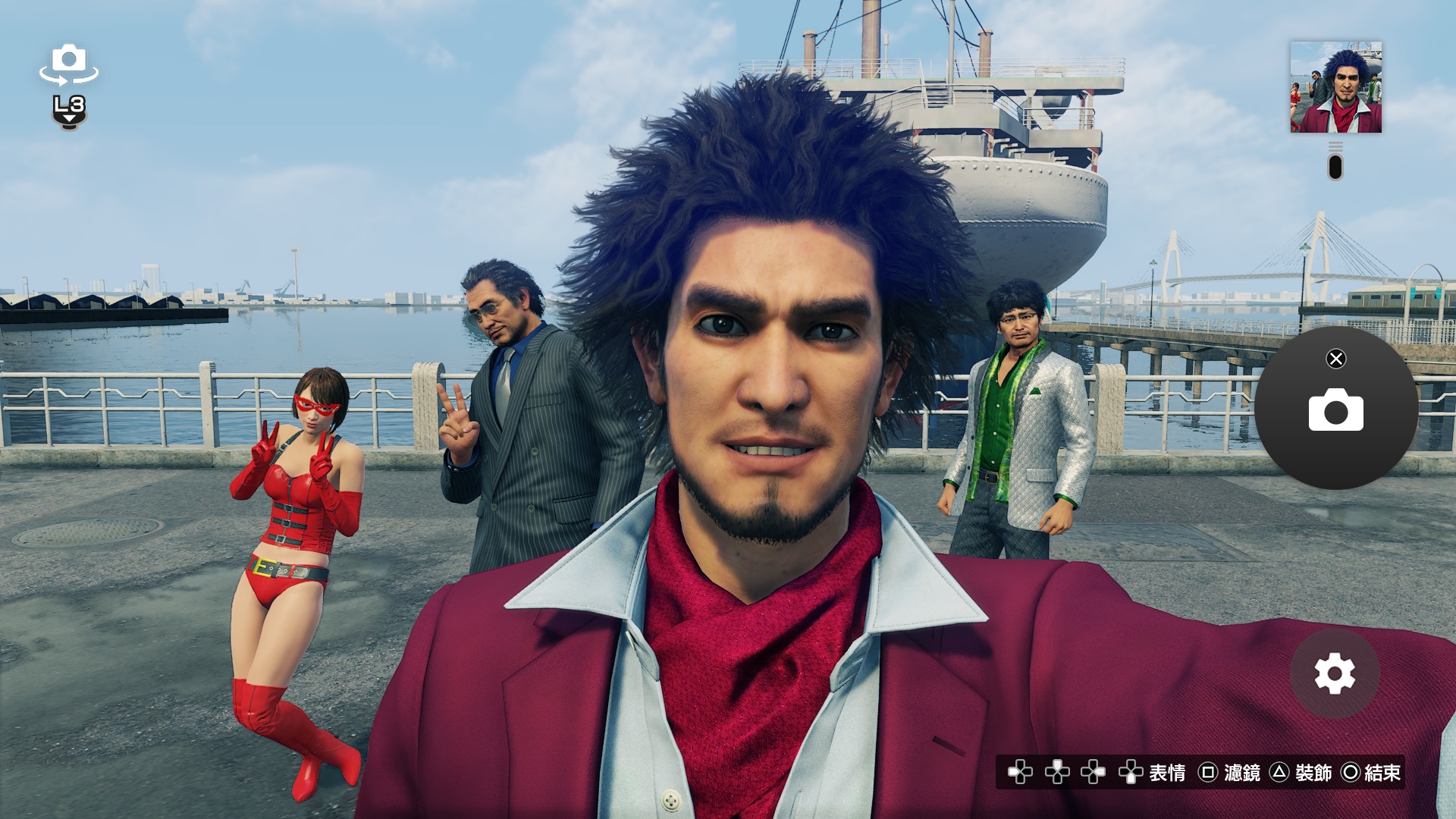Flip the camera with the rotate icon
The height and width of the screenshot is (819, 1456).
point(69,64)
